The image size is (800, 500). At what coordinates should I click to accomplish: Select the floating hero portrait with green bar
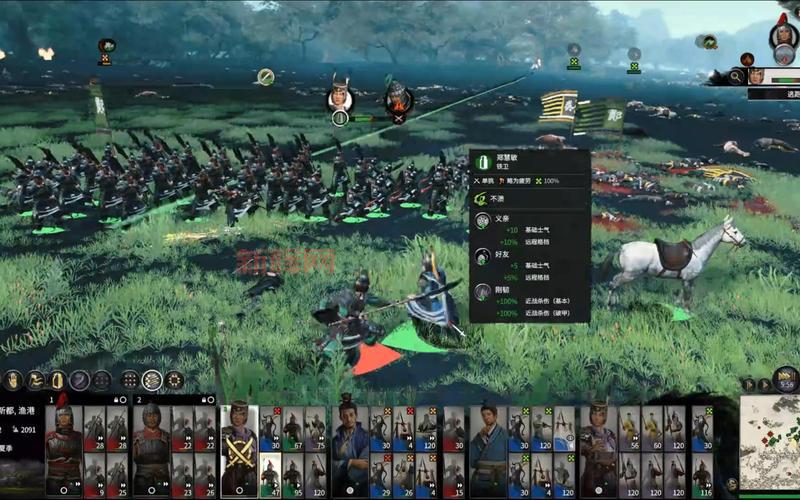(x=340, y=97)
